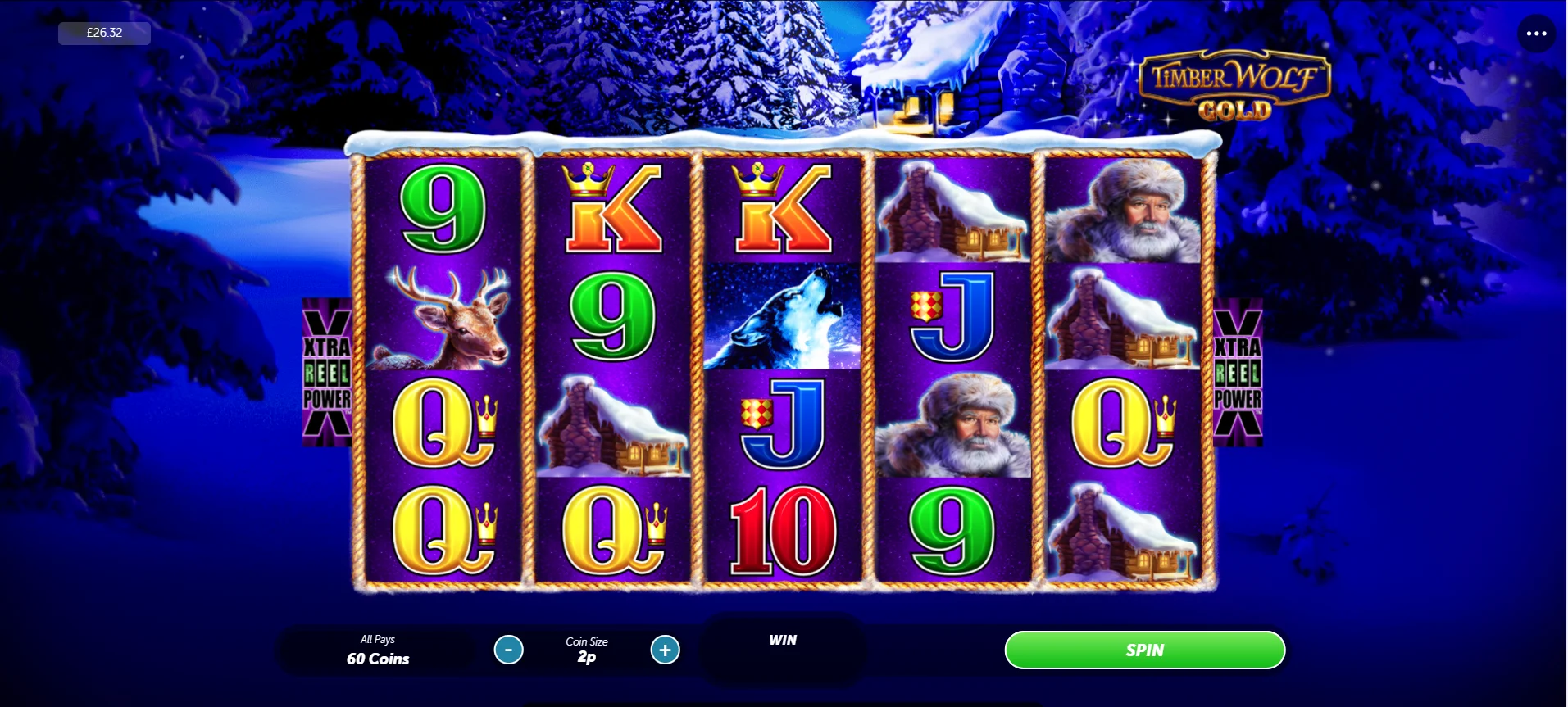Increase coin size with the plus stepper
The image size is (1568, 707).
[665, 650]
